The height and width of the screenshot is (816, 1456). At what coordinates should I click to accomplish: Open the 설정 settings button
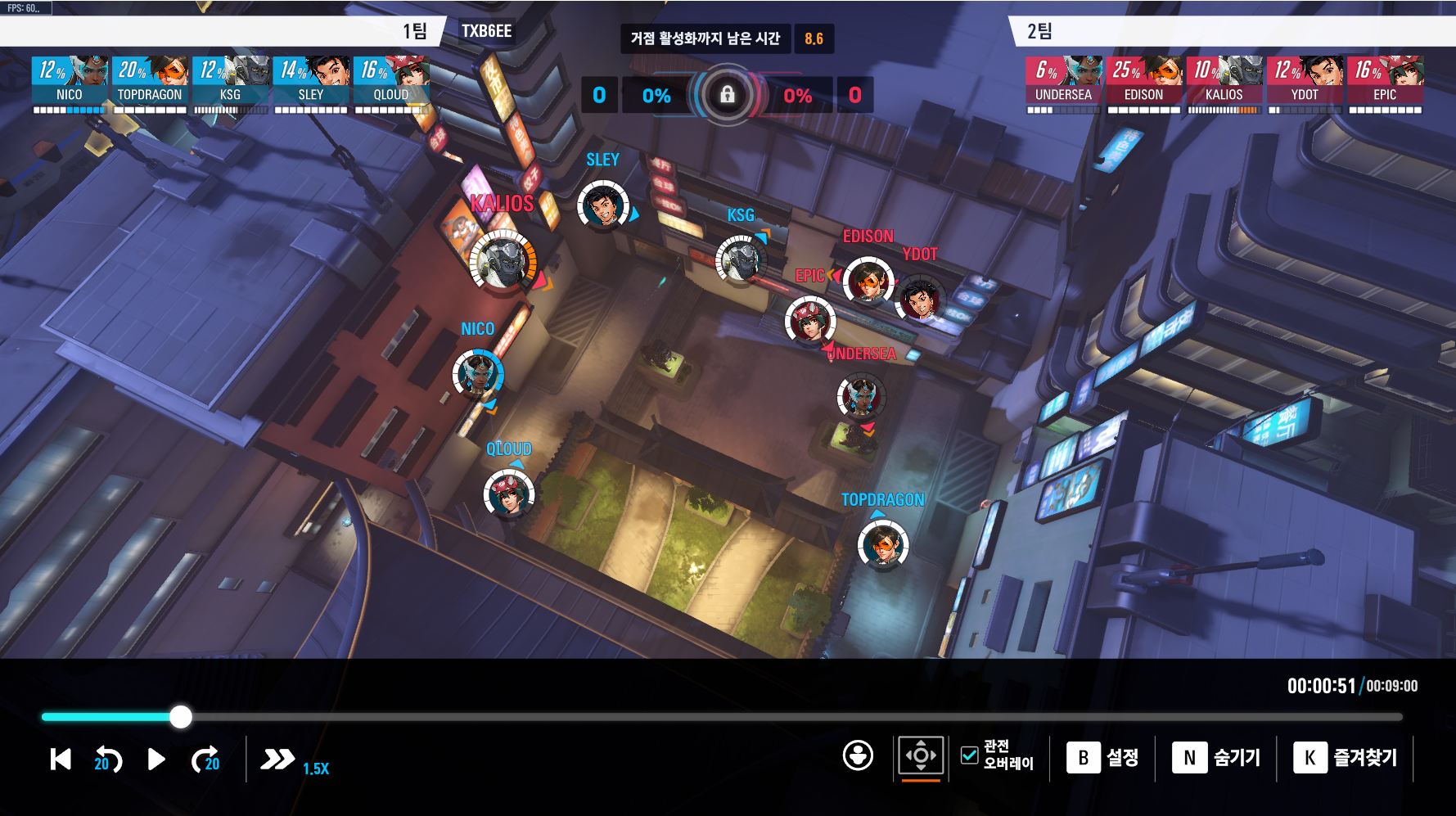point(1102,758)
